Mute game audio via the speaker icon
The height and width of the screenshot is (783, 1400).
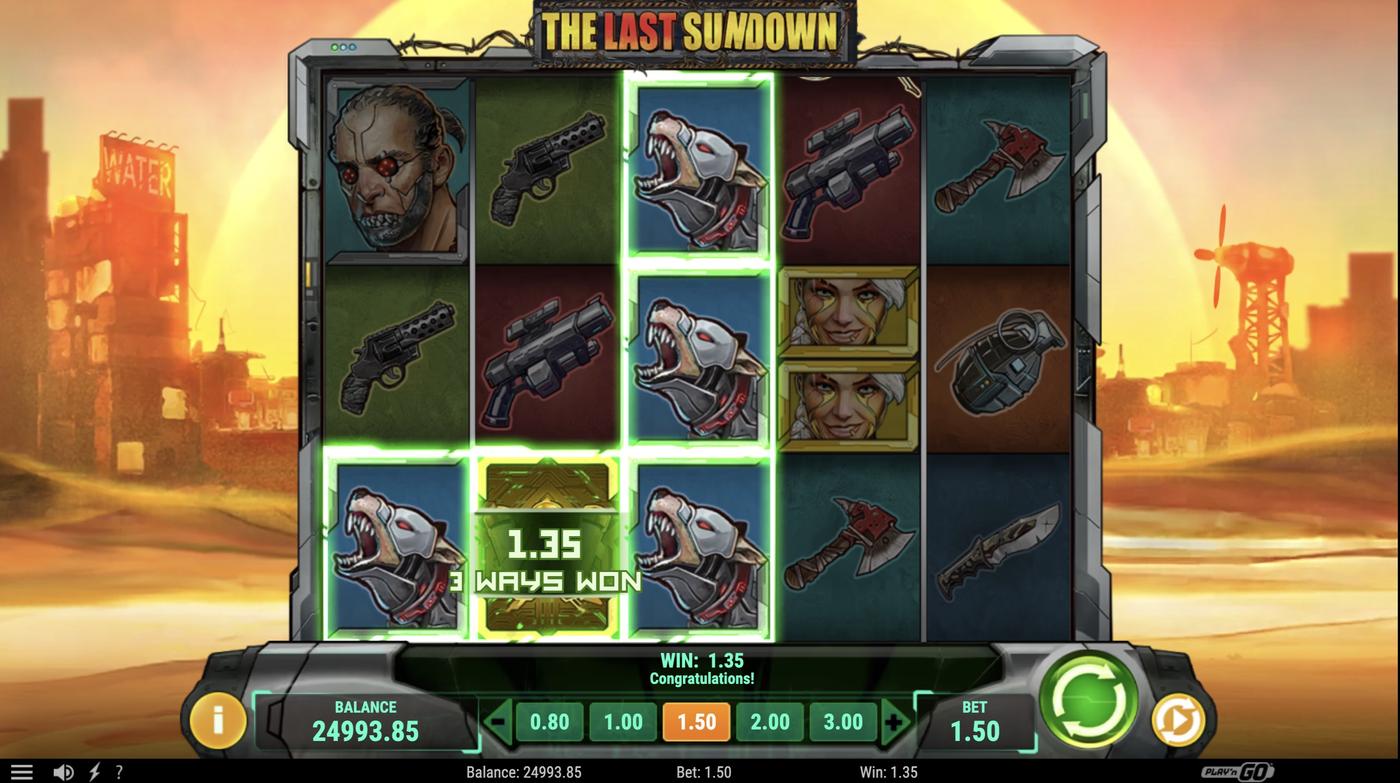[x=62, y=770]
